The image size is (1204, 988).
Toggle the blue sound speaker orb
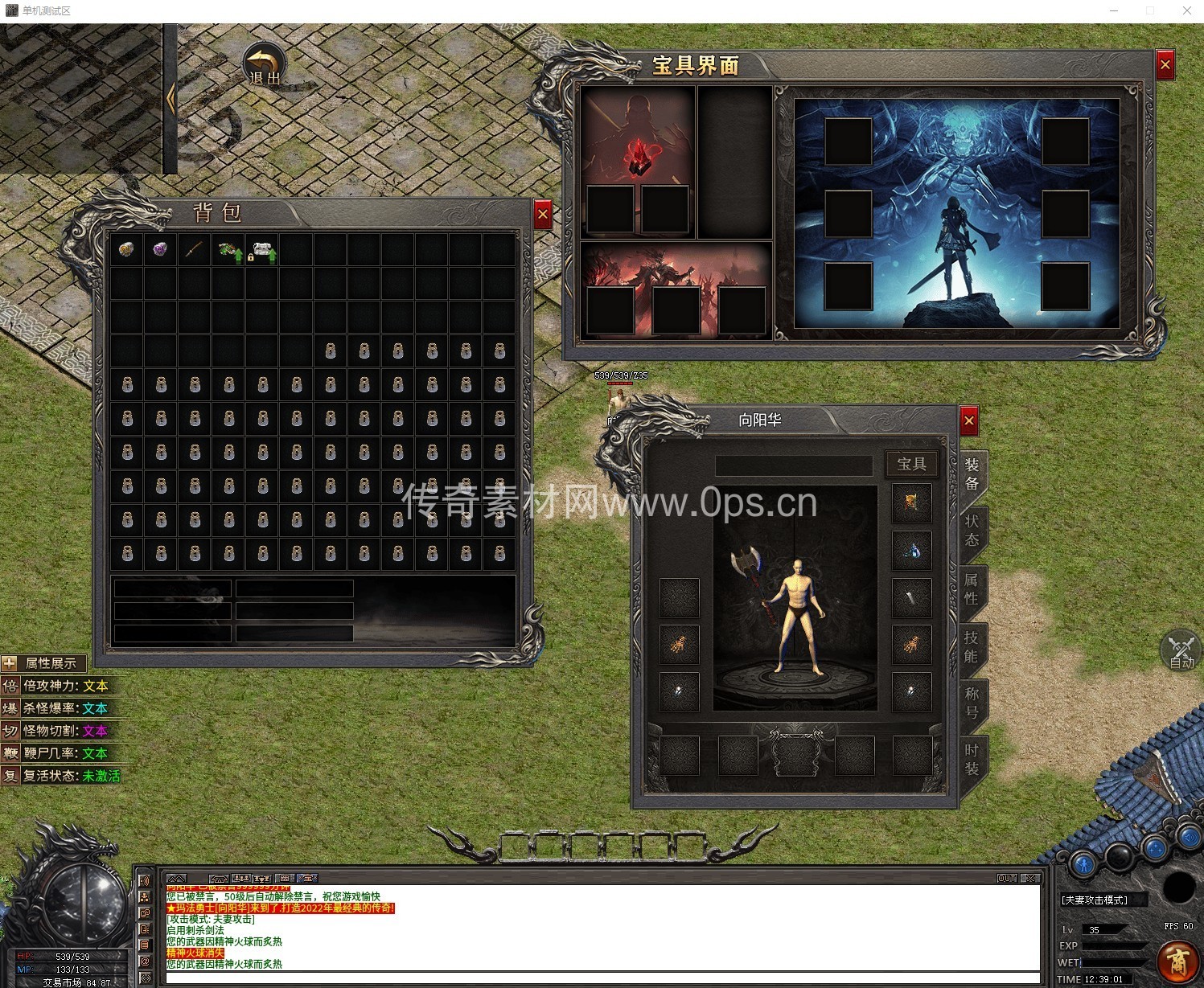pos(1190,839)
